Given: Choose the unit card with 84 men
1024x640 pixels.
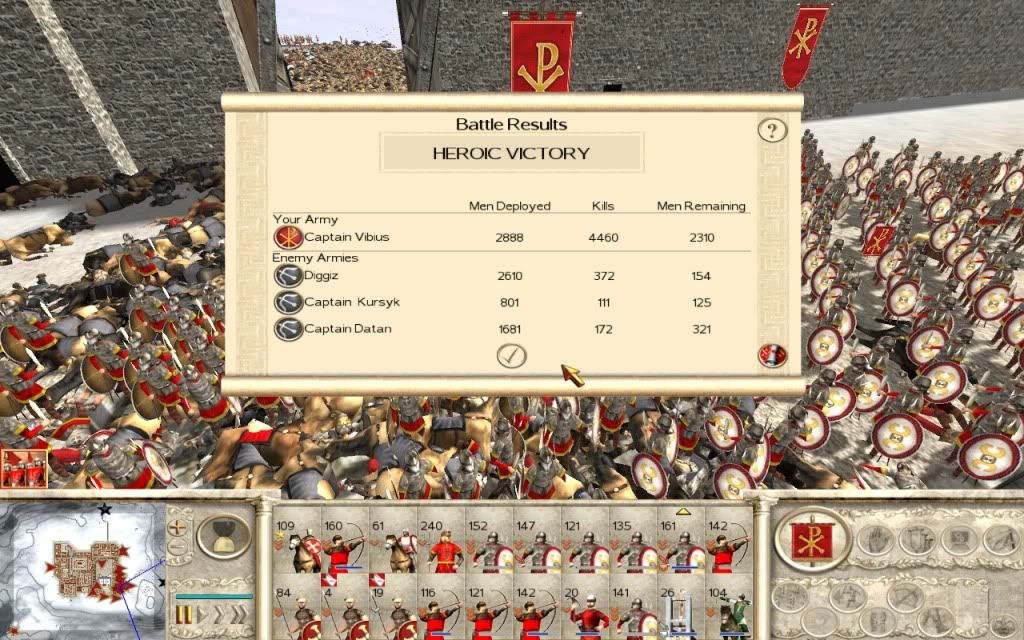Looking at the screenshot, I should [297, 612].
